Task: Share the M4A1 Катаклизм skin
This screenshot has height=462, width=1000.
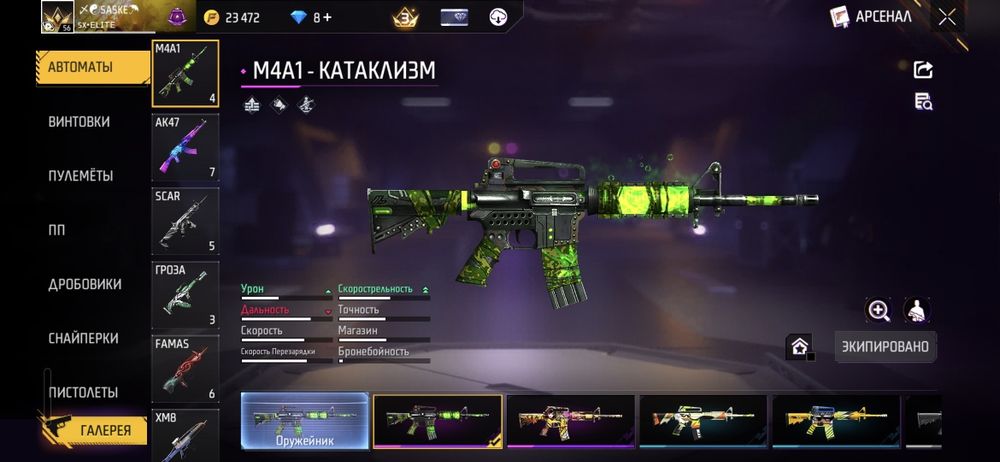Action: (x=923, y=69)
